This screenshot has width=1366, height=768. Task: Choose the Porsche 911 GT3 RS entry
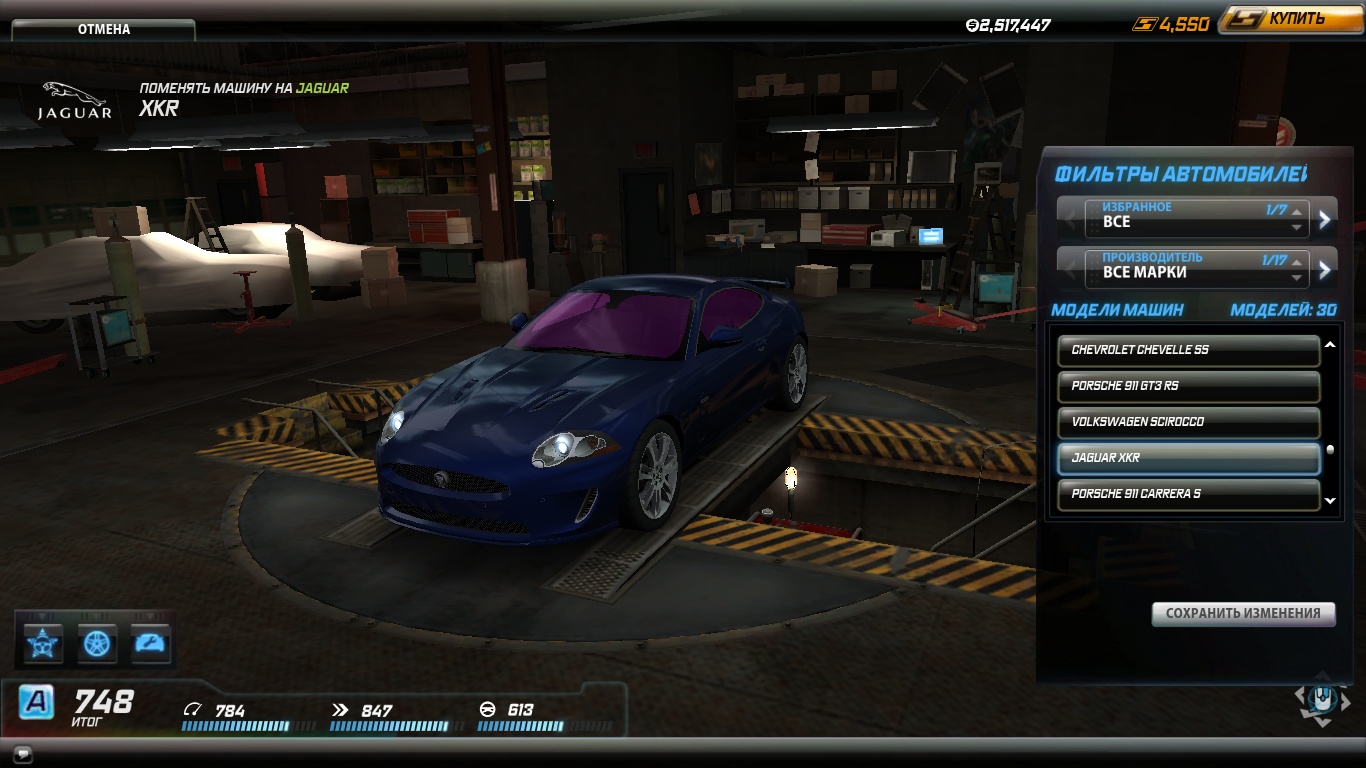(x=1188, y=386)
